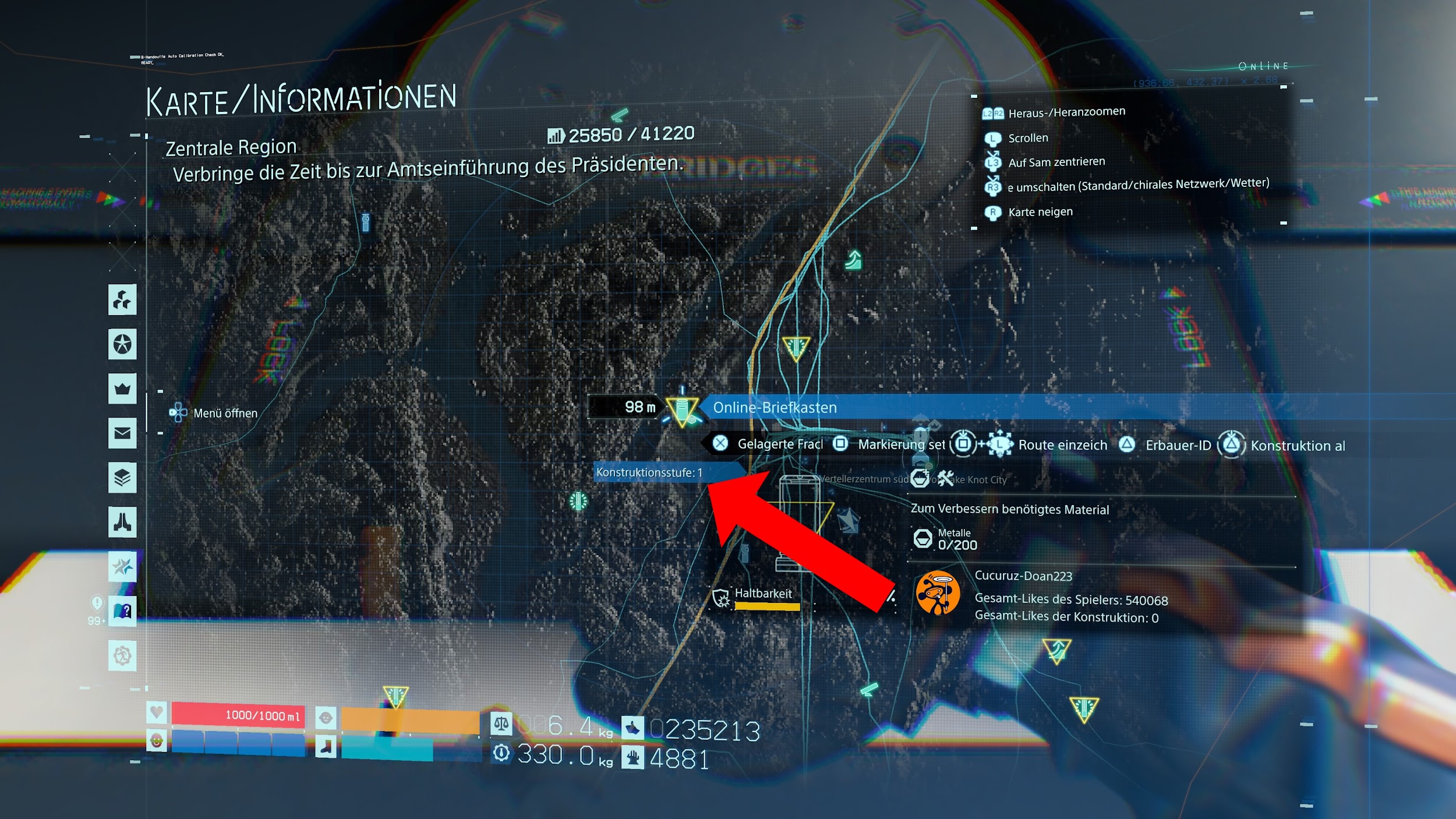Open the crown icon menu entry
The height and width of the screenshot is (819, 1456).
click(122, 389)
